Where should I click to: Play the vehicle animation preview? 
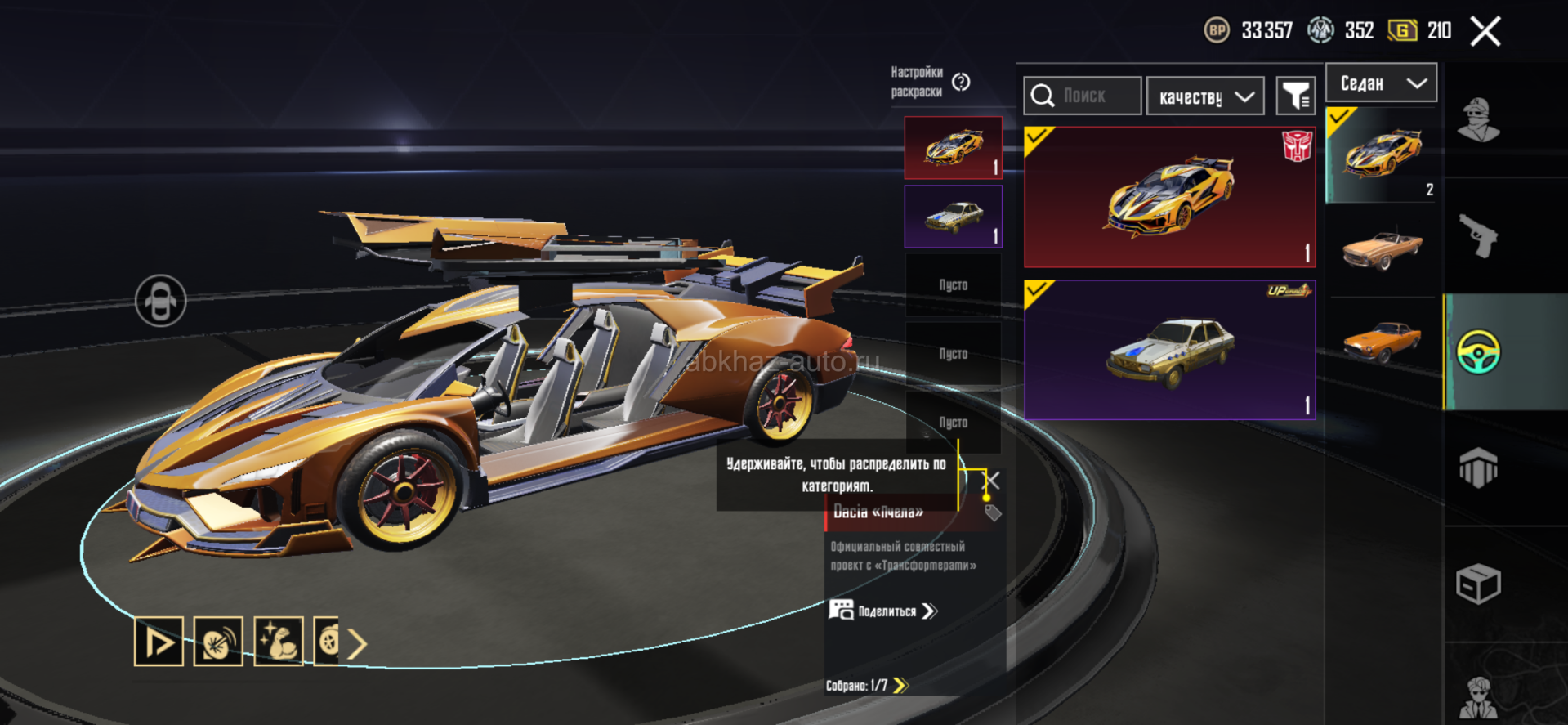tap(159, 642)
